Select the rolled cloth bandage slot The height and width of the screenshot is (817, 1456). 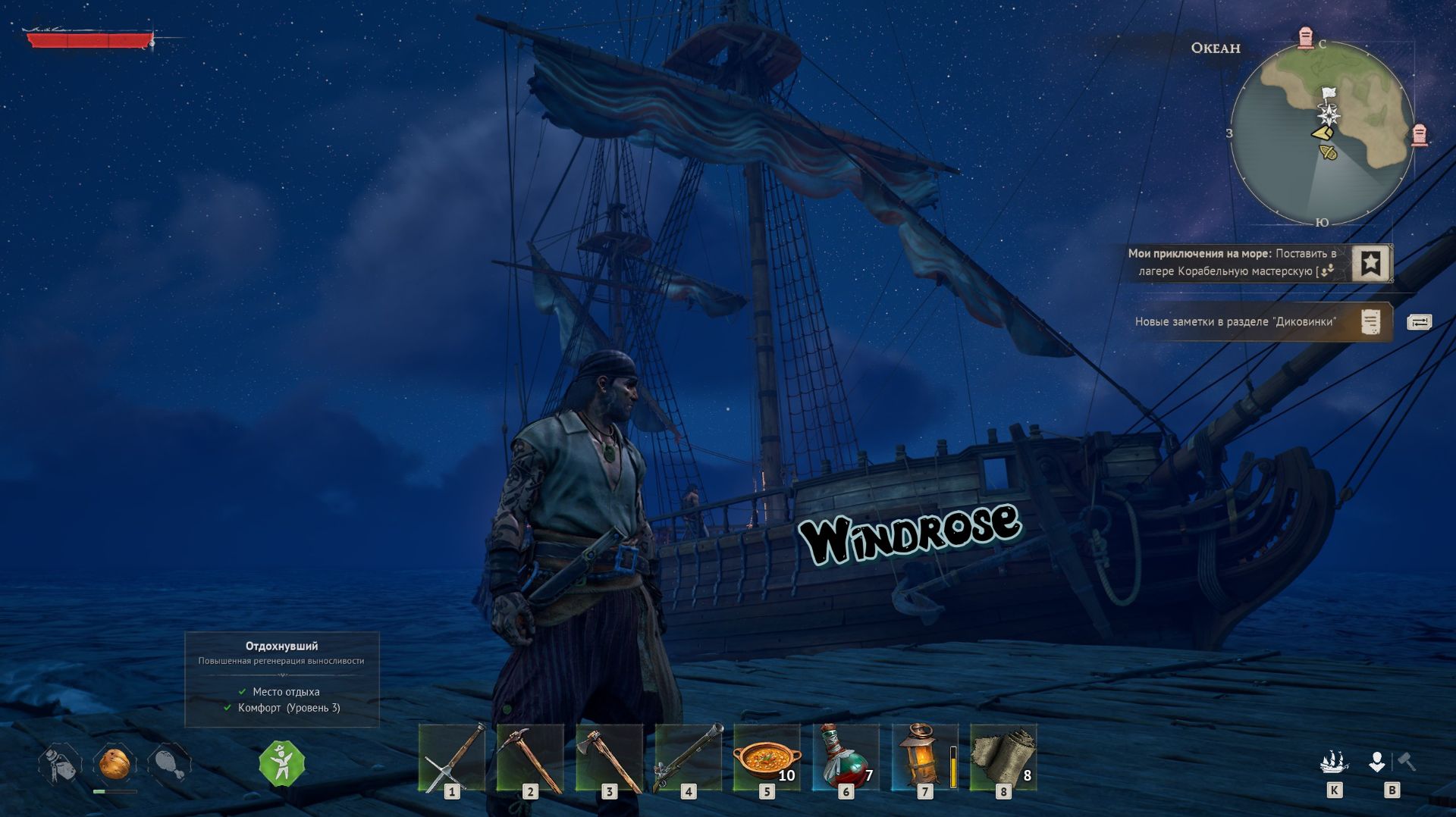(1003, 757)
